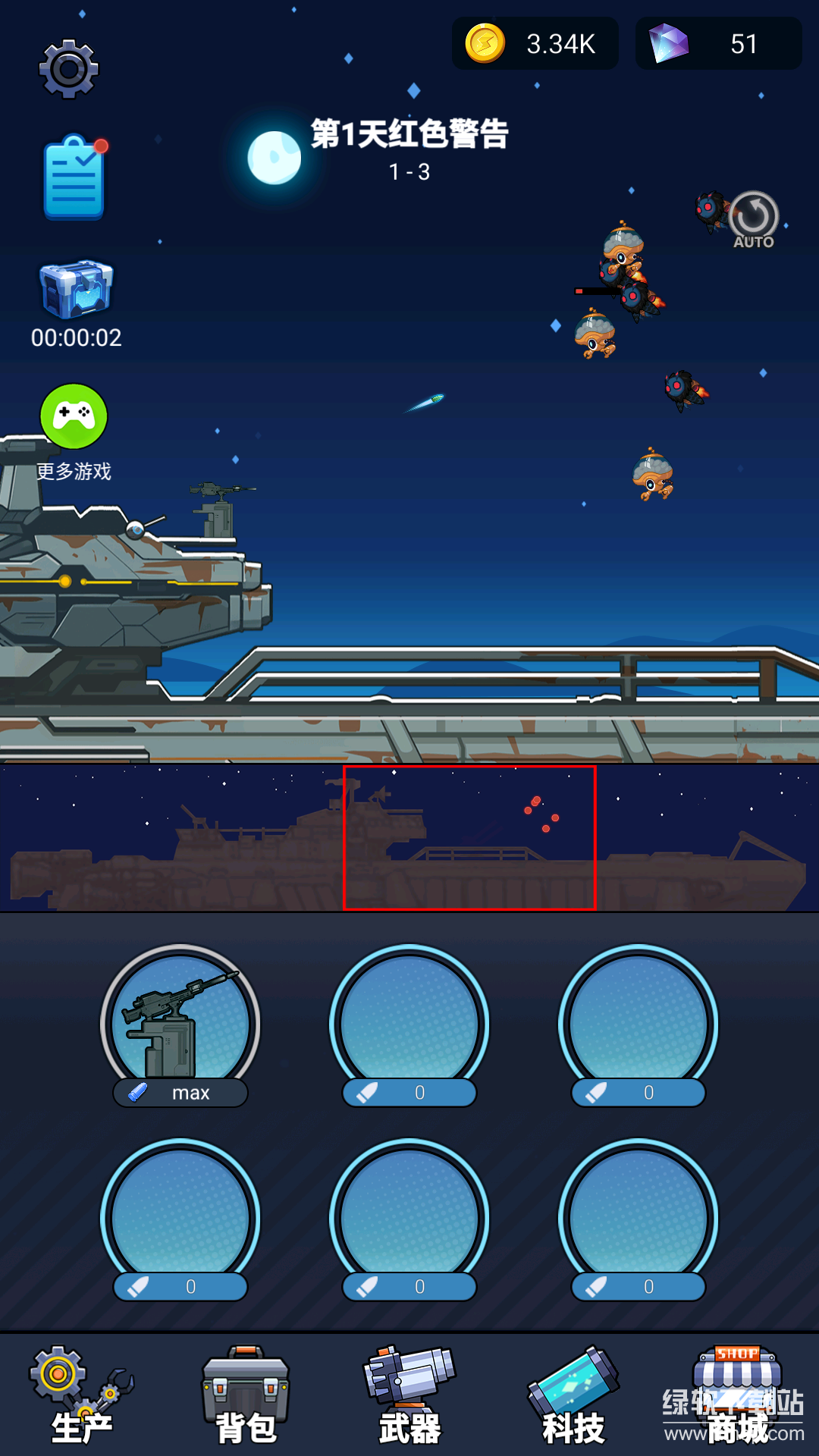Tap the gold coin currency counter

pyautogui.click(x=535, y=44)
